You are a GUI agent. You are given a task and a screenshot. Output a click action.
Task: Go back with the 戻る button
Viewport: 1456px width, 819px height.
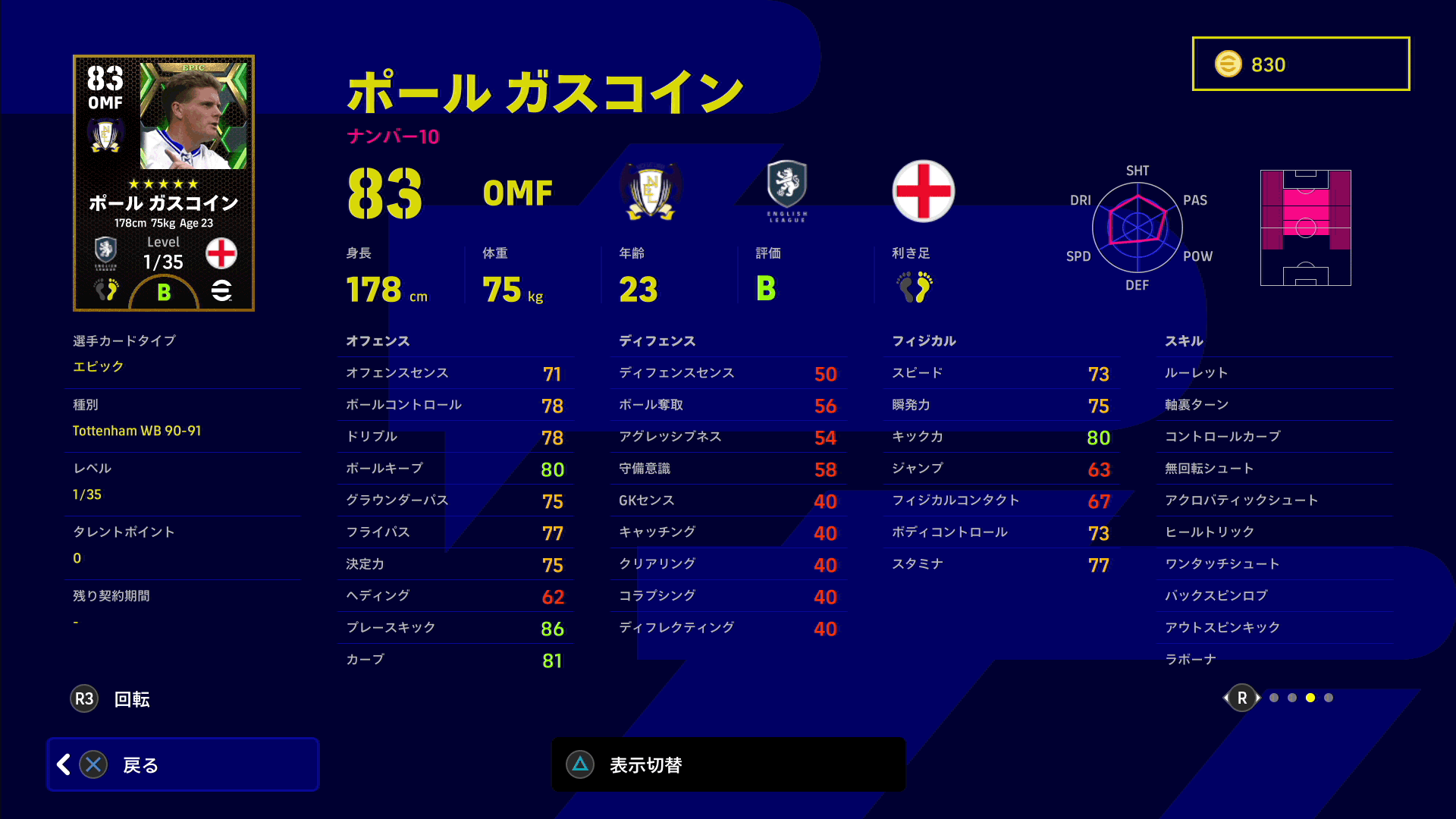click(182, 764)
